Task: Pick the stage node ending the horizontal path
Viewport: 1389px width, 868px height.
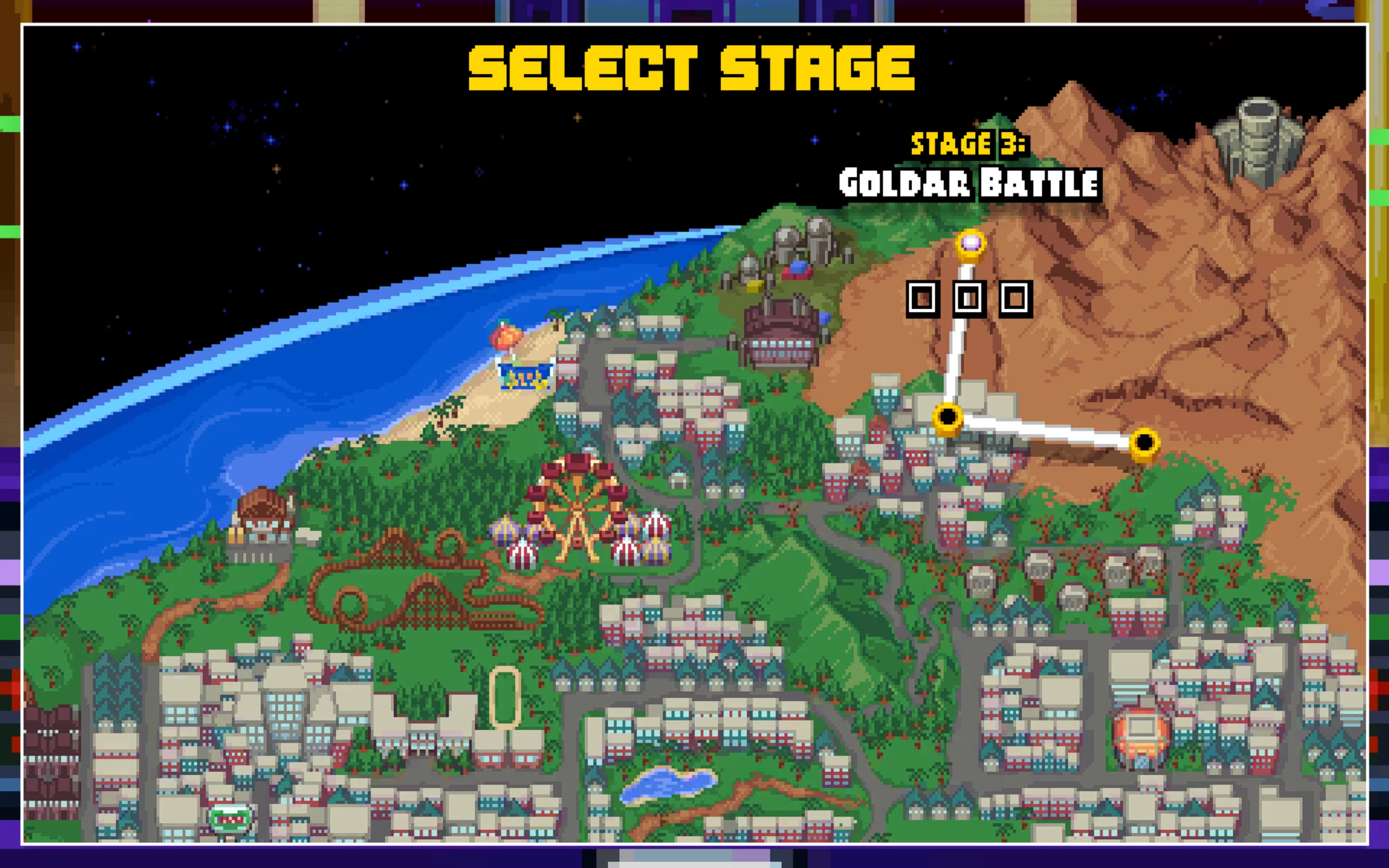Action: pyautogui.click(x=1144, y=443)
